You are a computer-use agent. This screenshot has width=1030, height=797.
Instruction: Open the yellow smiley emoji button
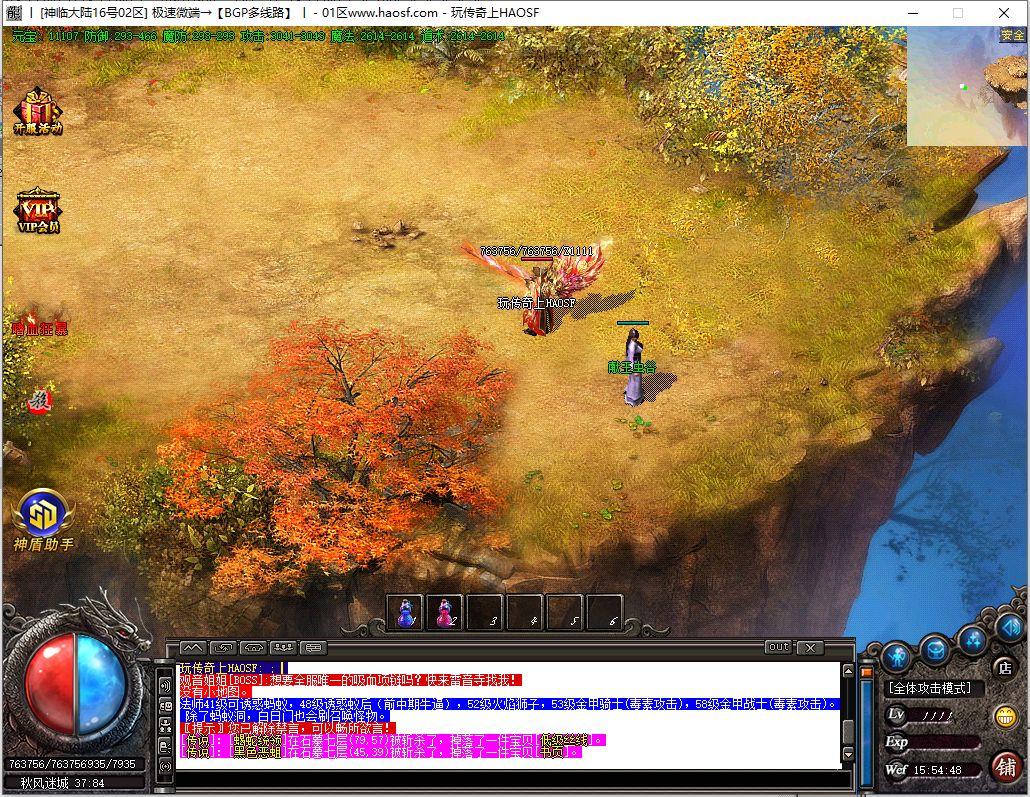click(x=1004, y=716)
